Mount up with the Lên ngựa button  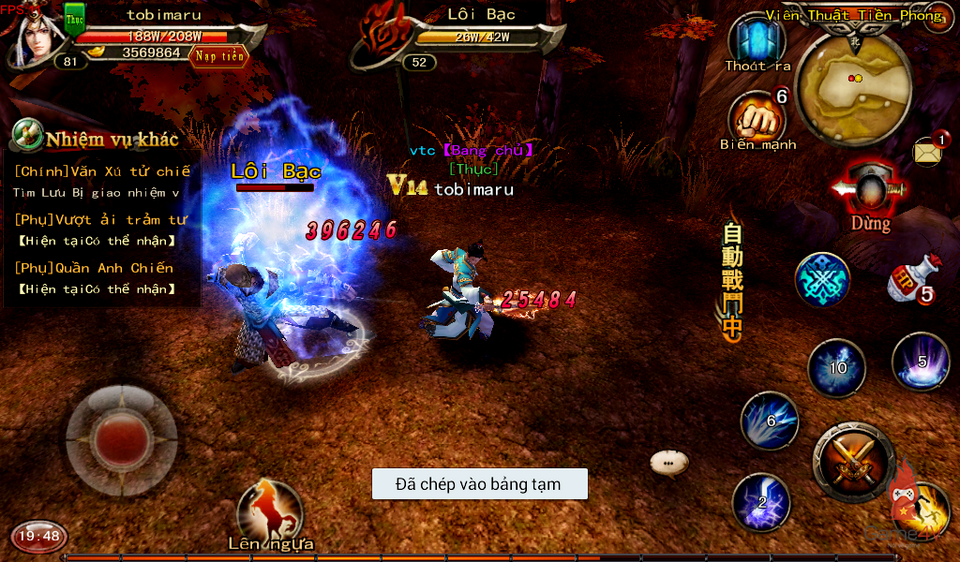click(270, 513)
